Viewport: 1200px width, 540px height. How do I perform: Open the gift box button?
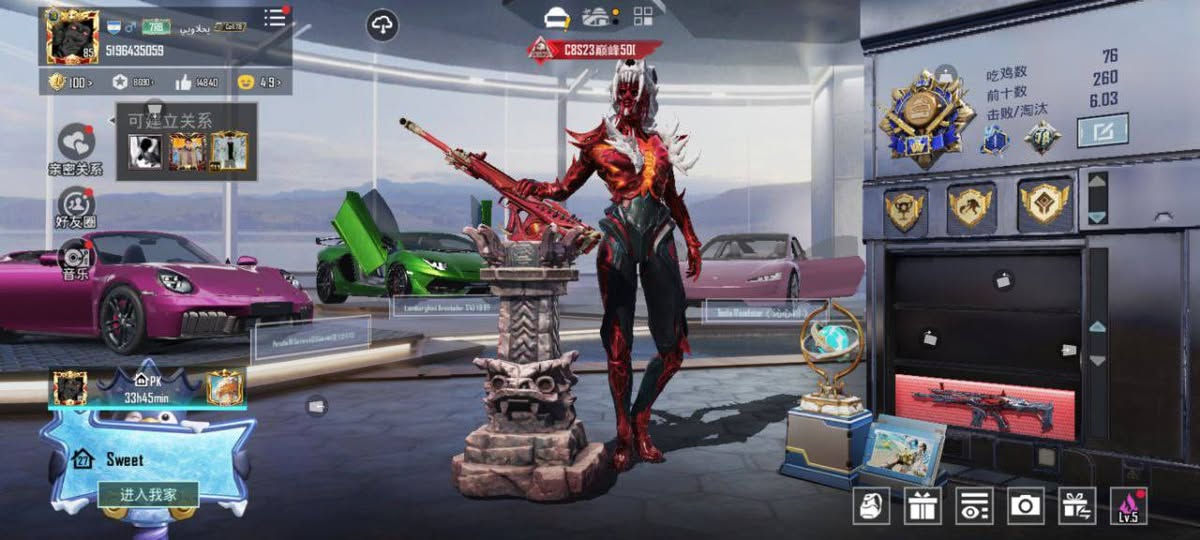click(922, 506)
